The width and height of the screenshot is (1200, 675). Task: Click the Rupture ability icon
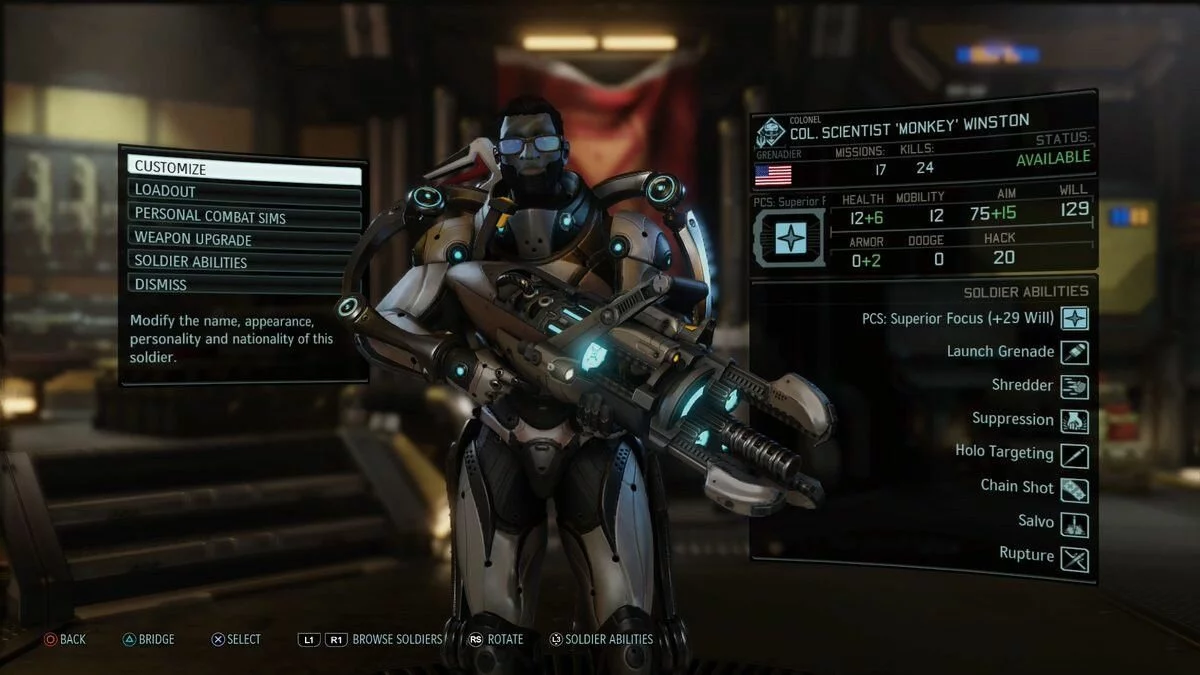point(1075,558)
